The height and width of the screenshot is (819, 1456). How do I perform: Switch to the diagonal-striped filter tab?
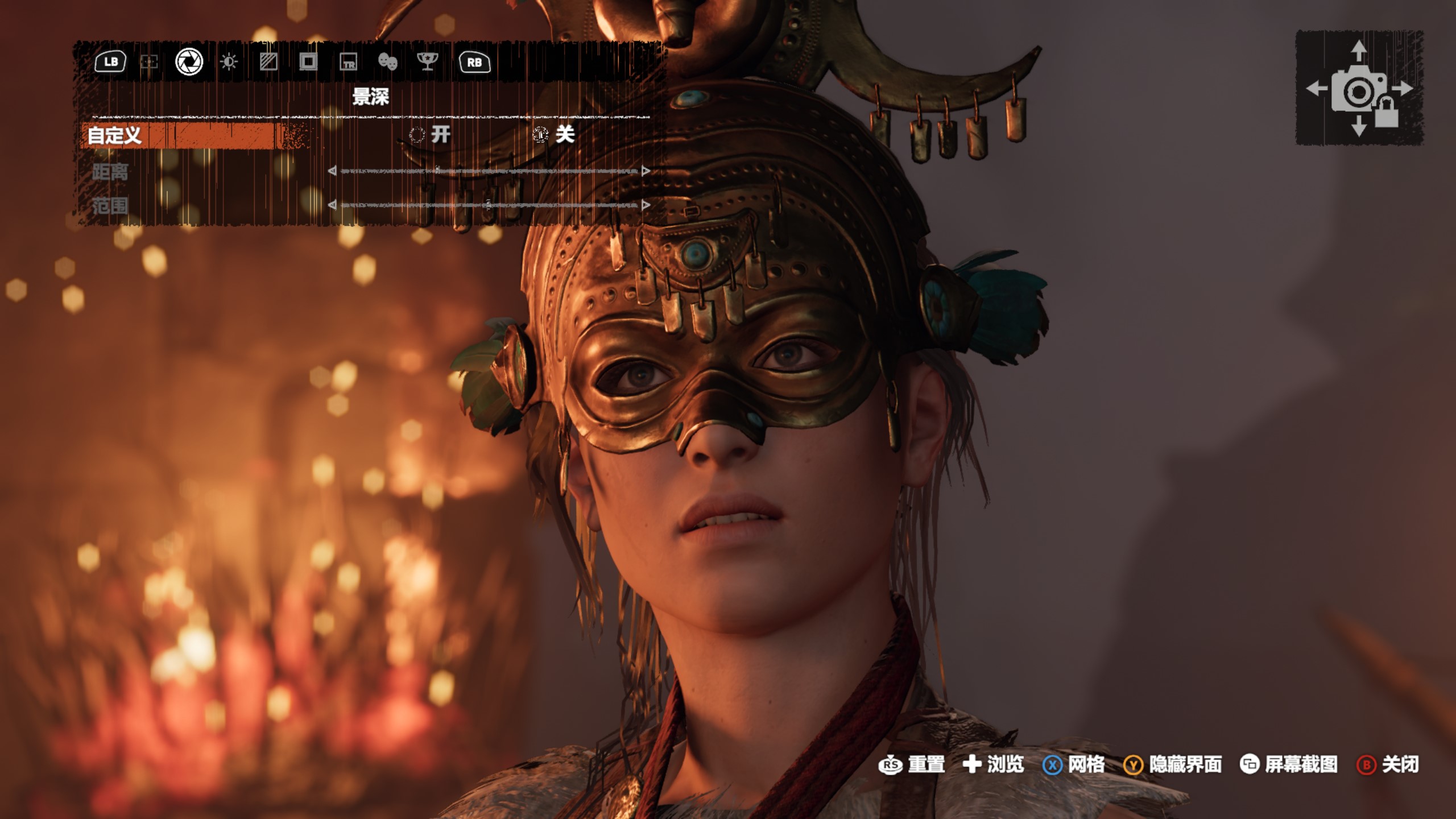268,62
